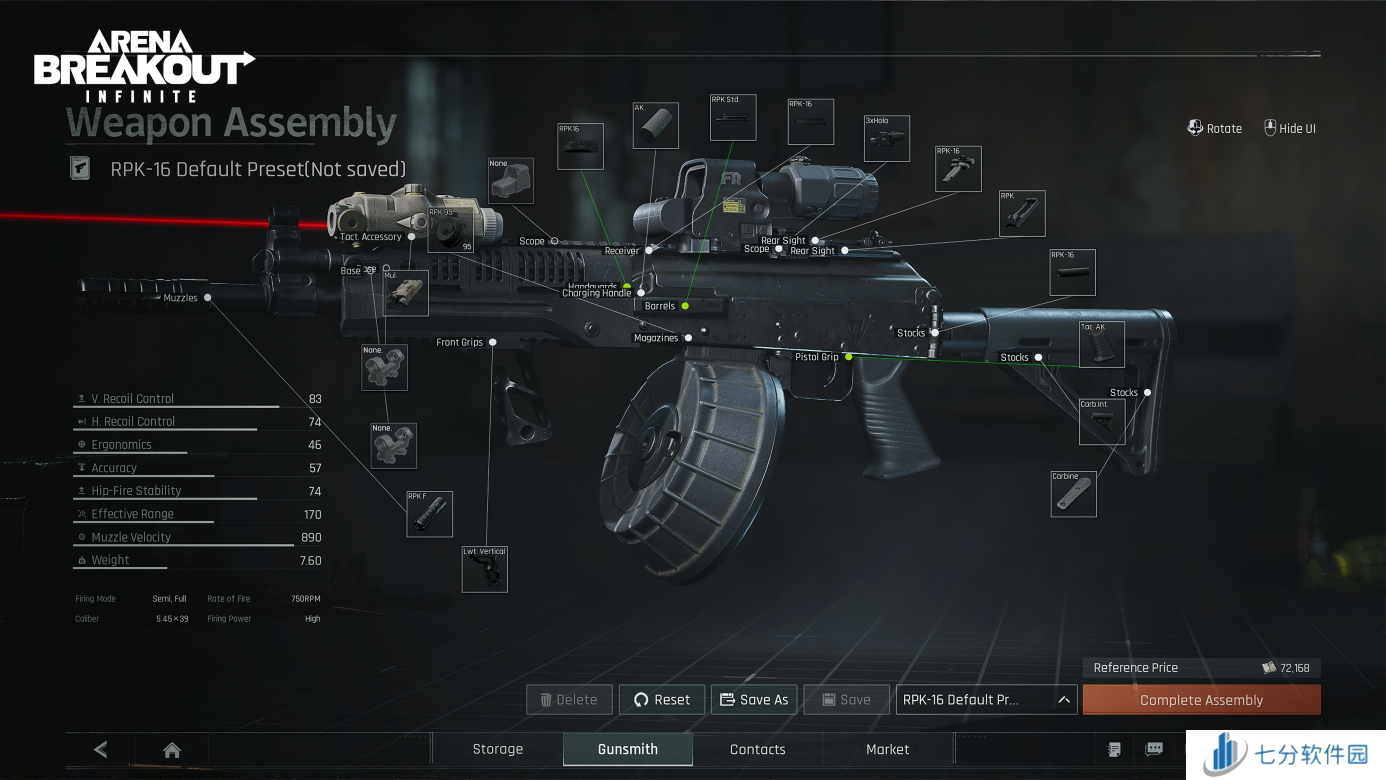Open the Lwt. Vertical front grip slot
The image size is (1386, 780).
click(485, 569)
